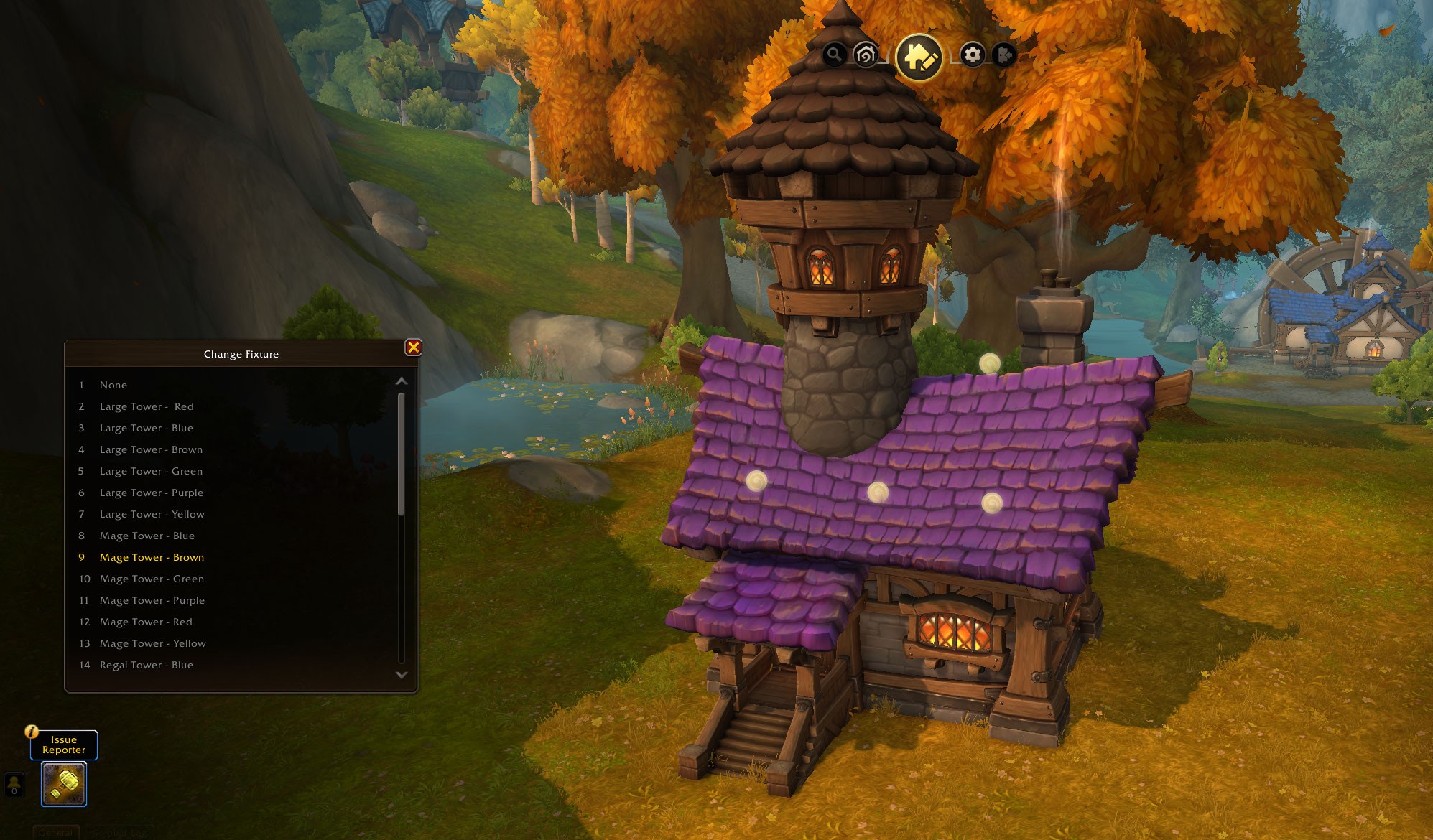
Task: Apply the Large Tower - Yellow fixture
Action: [x=152, y=514]
